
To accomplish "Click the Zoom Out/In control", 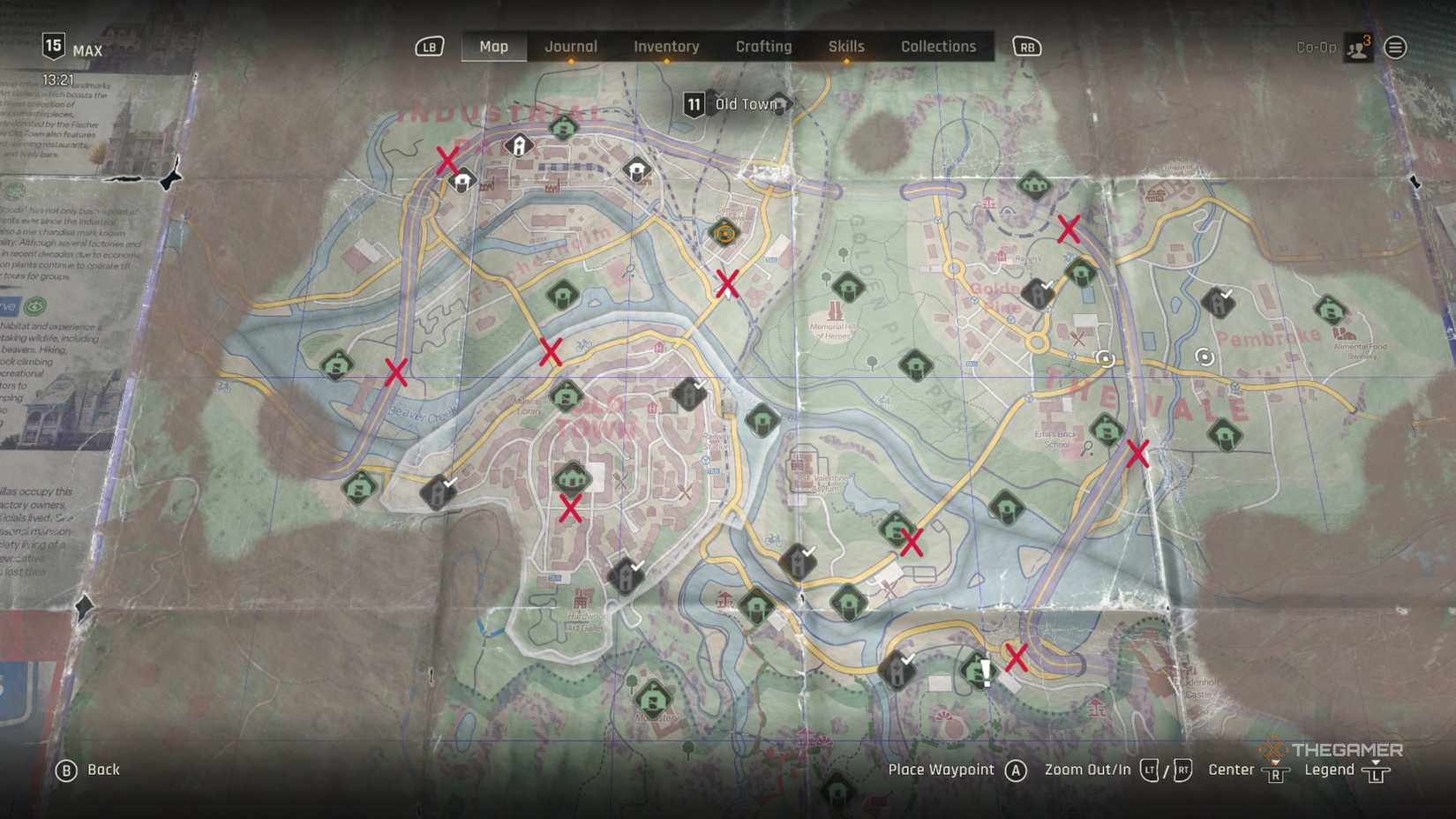I will 1087,769.
